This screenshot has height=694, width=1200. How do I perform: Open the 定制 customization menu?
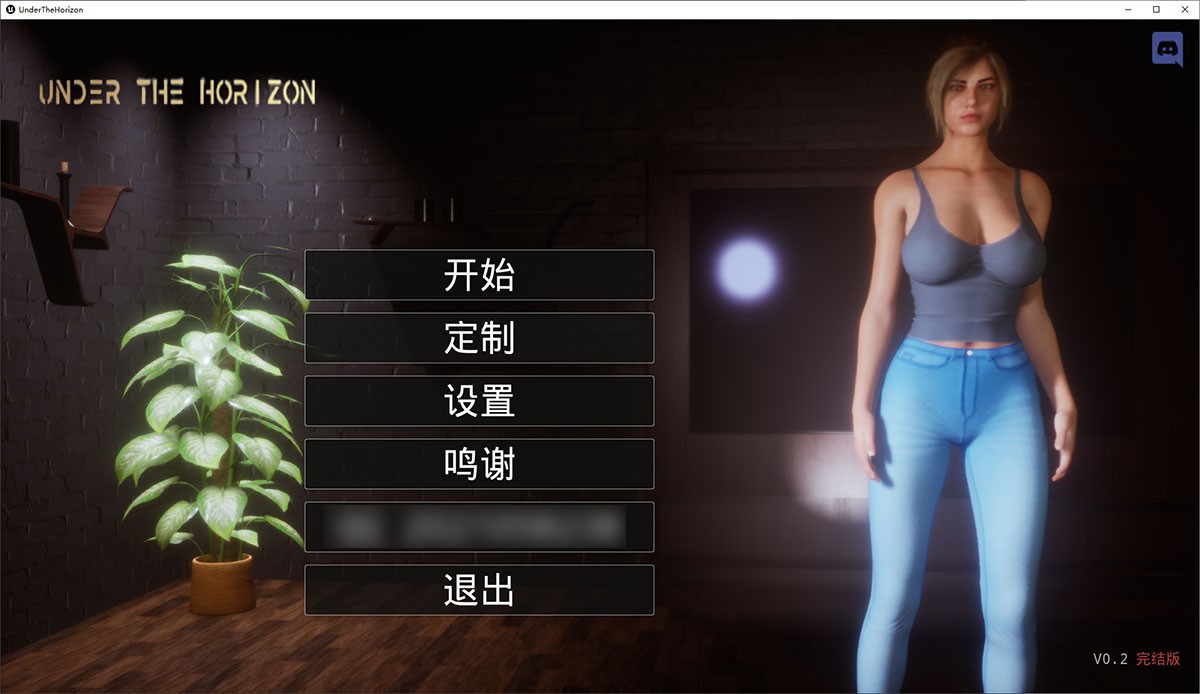click(479, 338)
